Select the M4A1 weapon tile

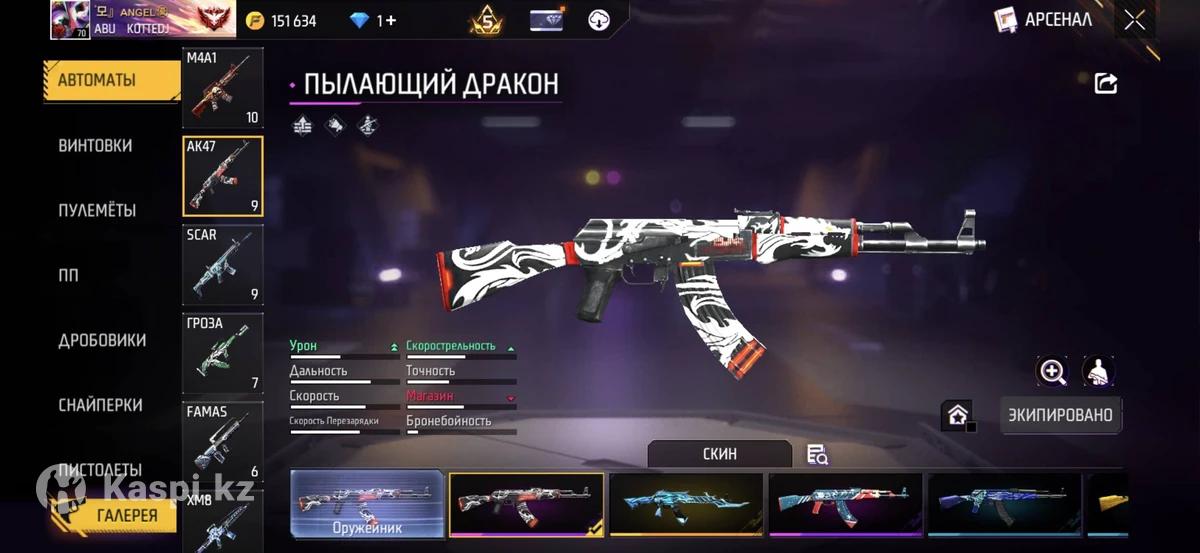(222, 88)
